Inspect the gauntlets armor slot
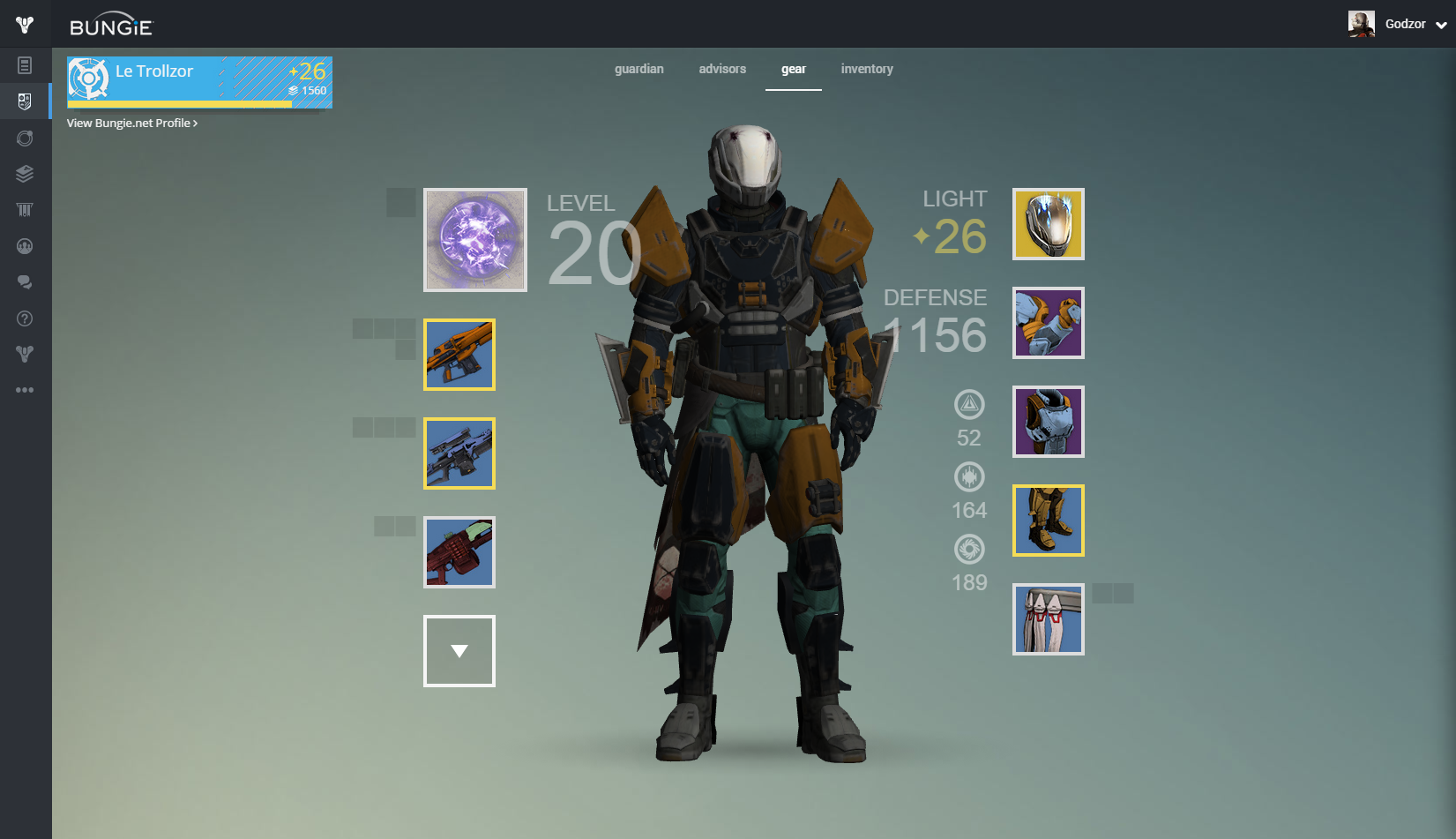 (1049, 323)
